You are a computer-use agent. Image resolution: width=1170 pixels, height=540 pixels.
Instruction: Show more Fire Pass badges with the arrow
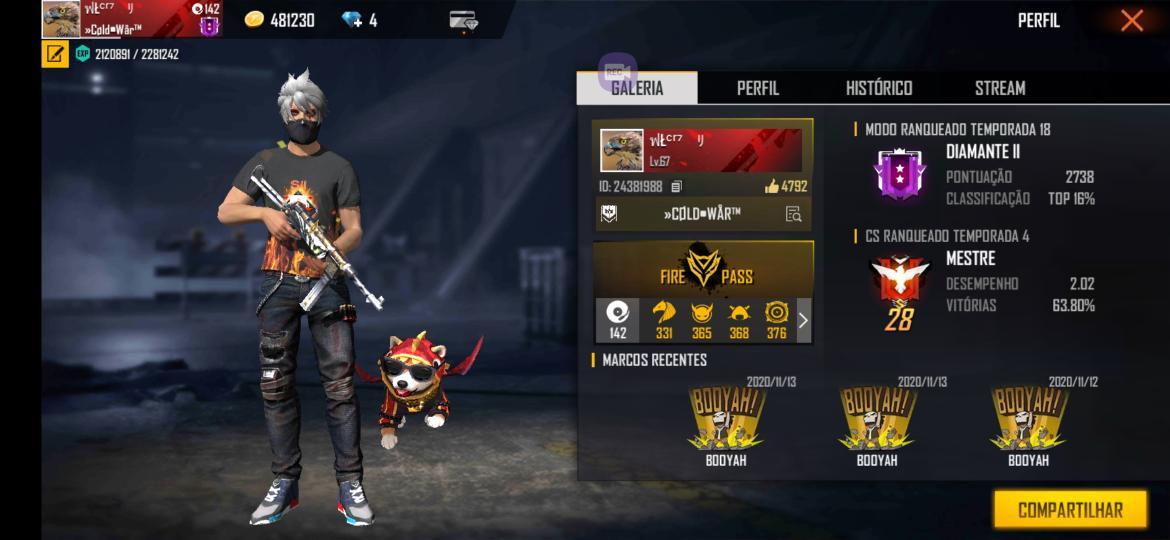802,320
